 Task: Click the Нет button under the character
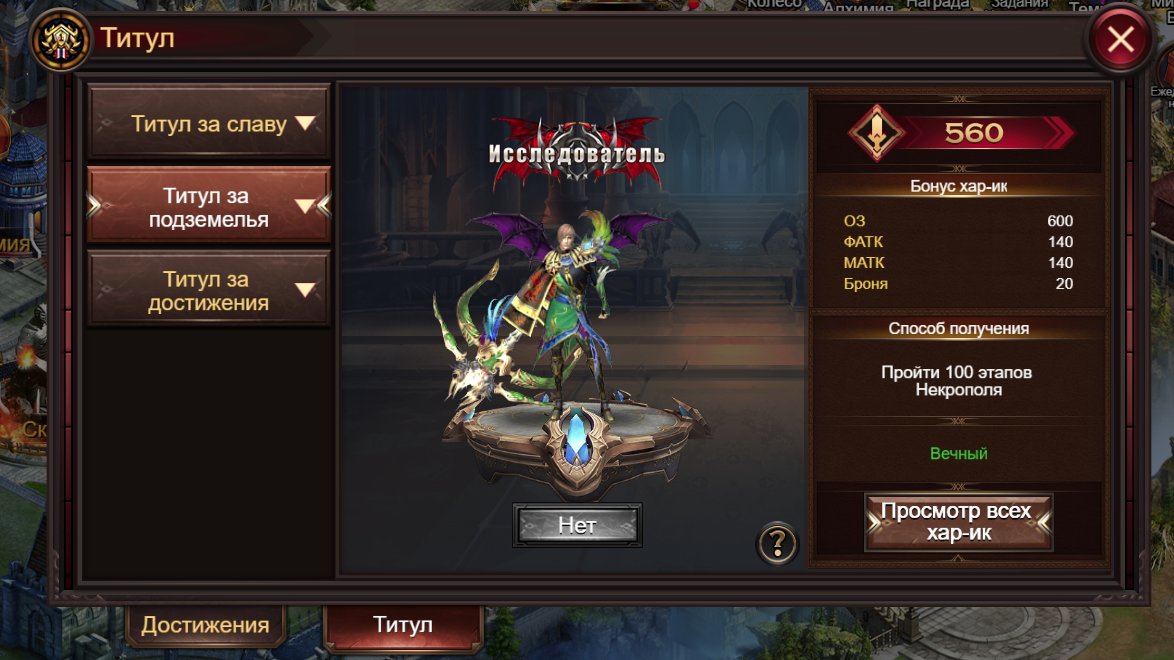pyautogui.click(x=577, y=525)
